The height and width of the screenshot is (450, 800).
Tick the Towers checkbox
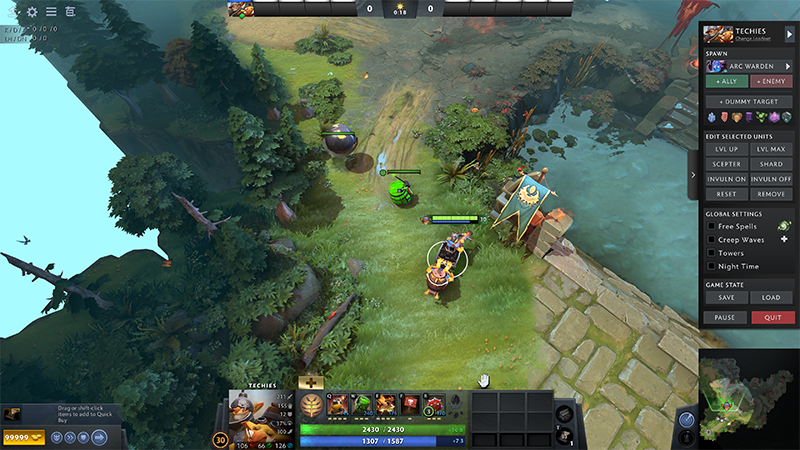711,253
